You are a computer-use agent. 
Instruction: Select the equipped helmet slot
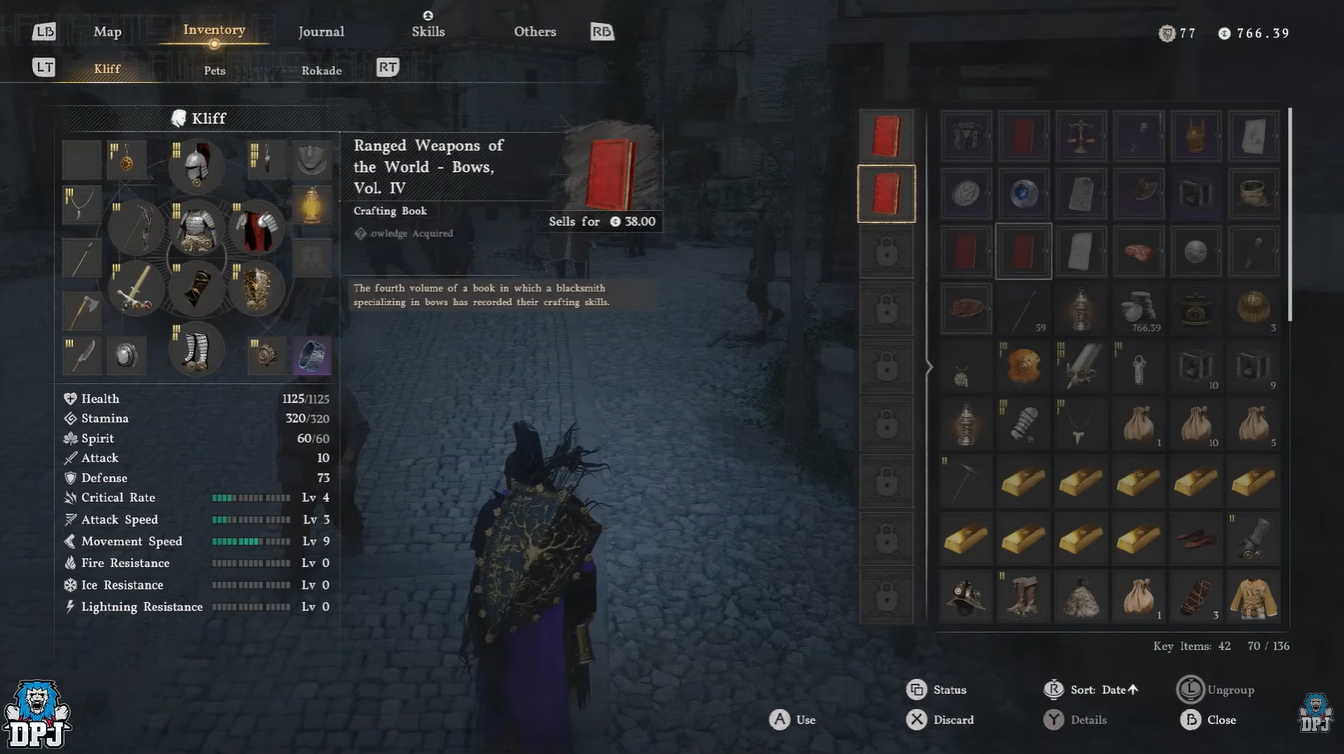196,166
